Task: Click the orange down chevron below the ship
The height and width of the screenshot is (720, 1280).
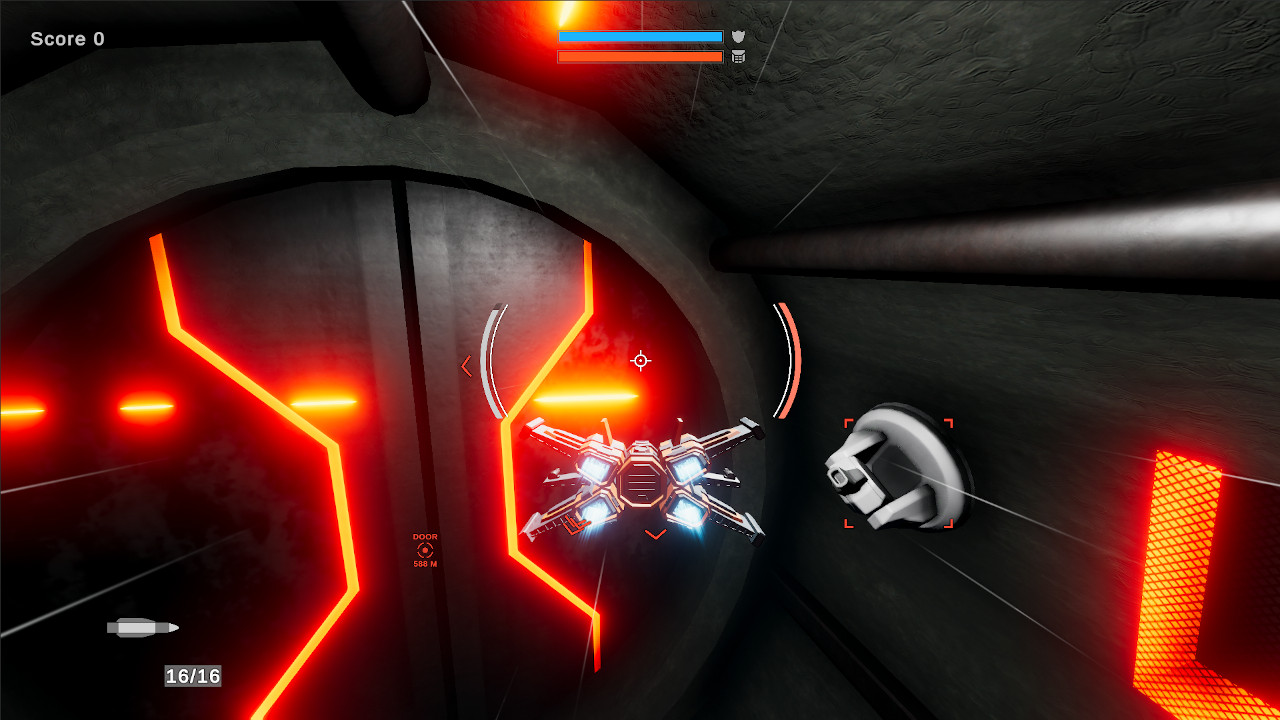Action: click(x=654, y=535)
